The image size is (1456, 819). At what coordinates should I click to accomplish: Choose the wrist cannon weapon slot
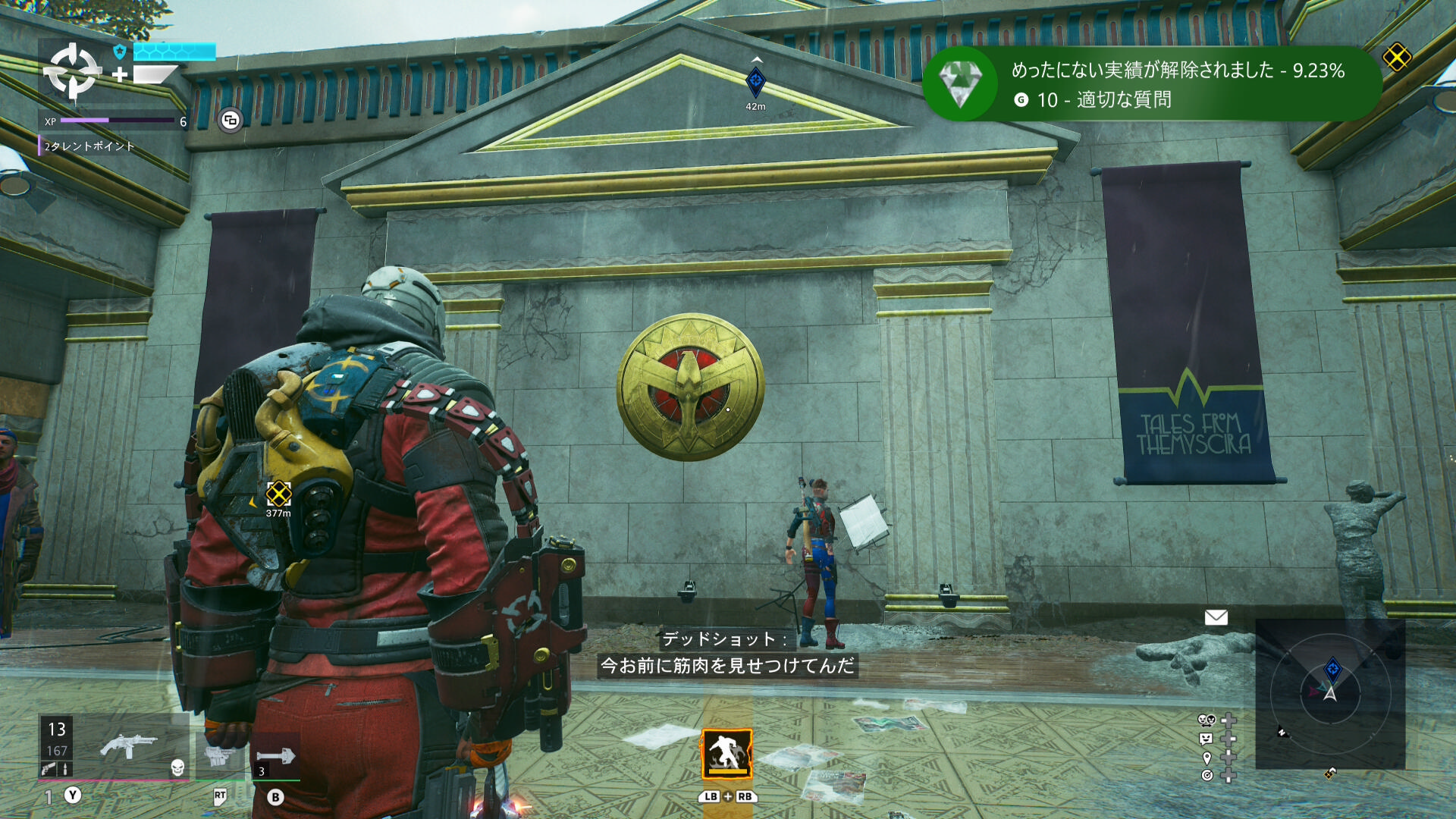[x=220, y=755]
